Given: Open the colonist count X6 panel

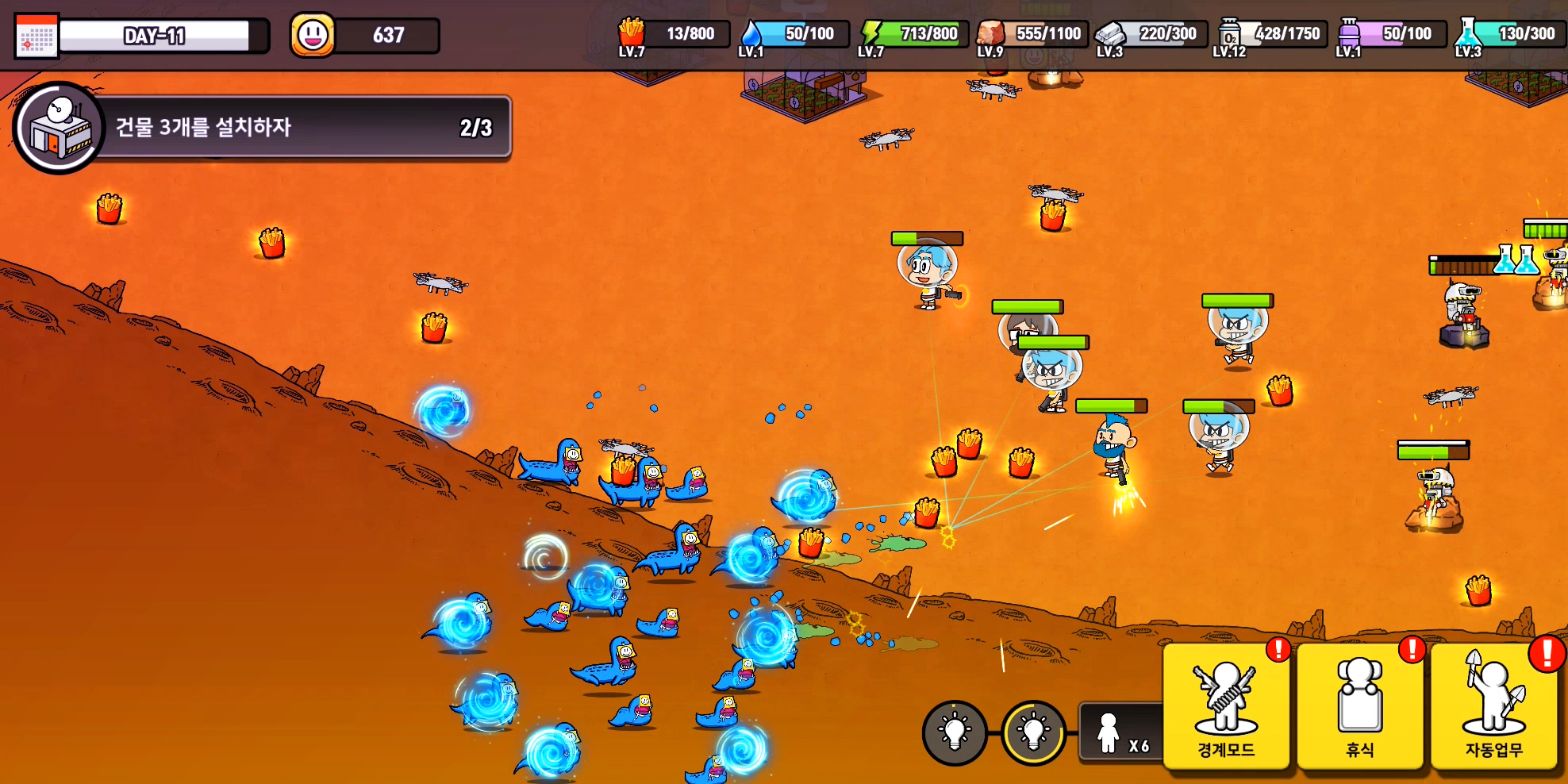Looking at the screenshot, I should (1122, 734).
